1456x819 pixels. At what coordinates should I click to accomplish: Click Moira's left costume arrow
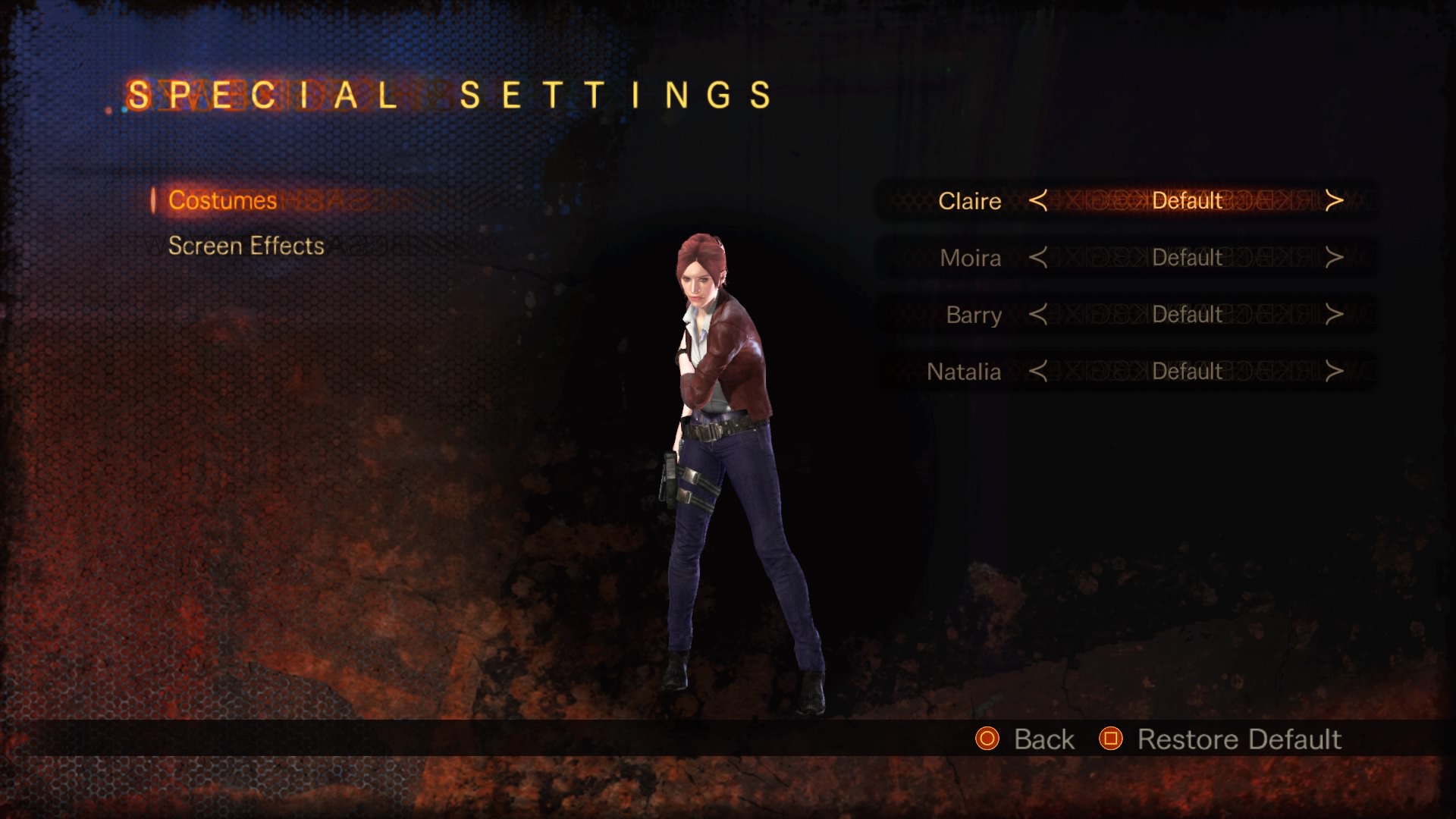click(1038, 258)
